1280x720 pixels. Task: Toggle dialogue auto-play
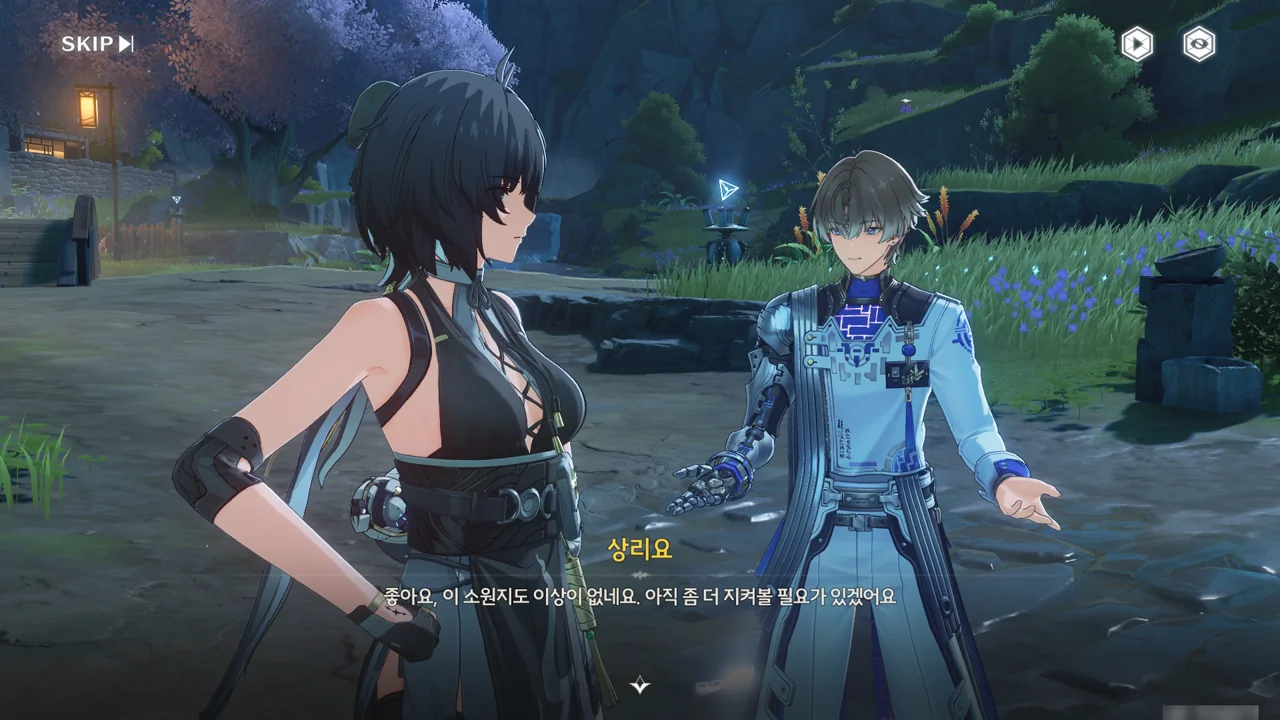(x=1136, y=44)
